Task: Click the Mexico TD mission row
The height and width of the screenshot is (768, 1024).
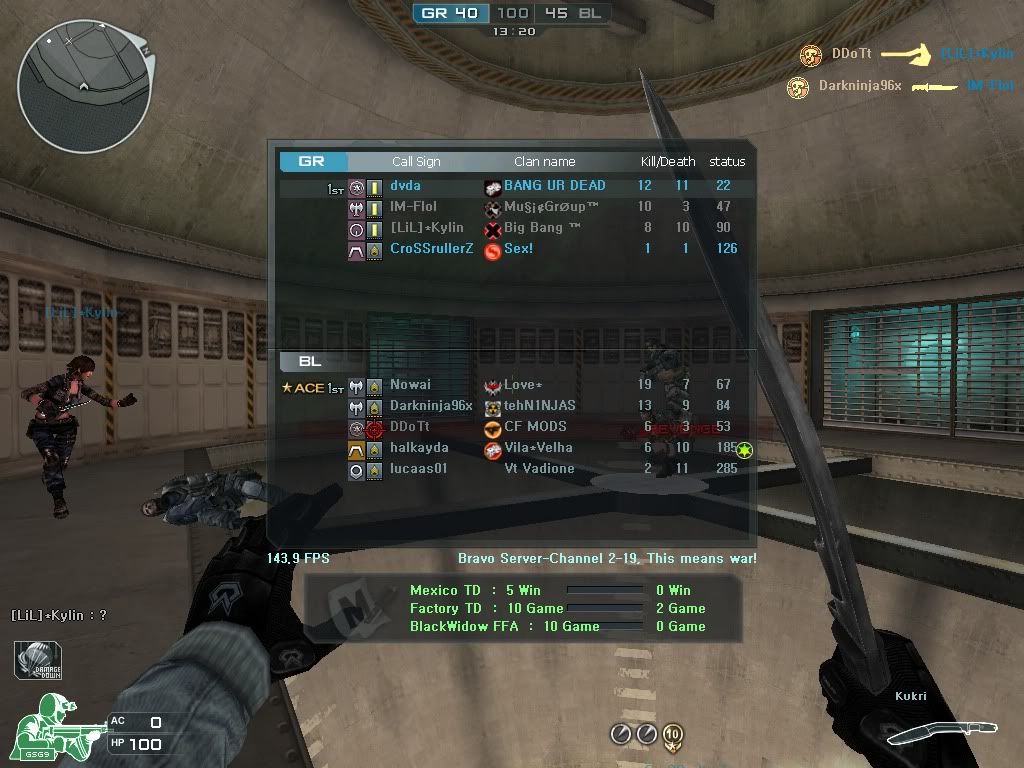Action: point(557,590)
